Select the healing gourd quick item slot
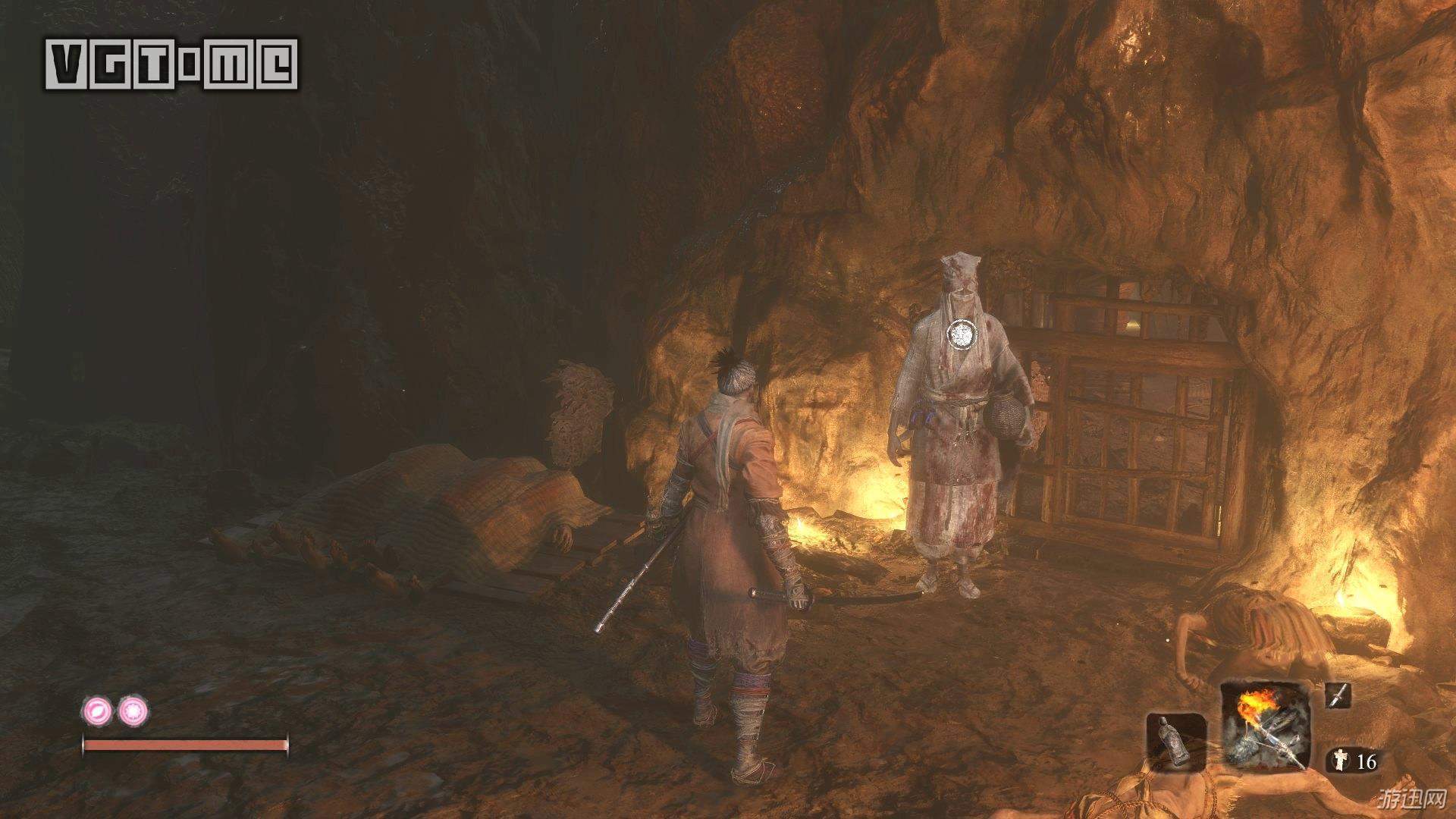Screen dimensions: 1456x819 1176,742
